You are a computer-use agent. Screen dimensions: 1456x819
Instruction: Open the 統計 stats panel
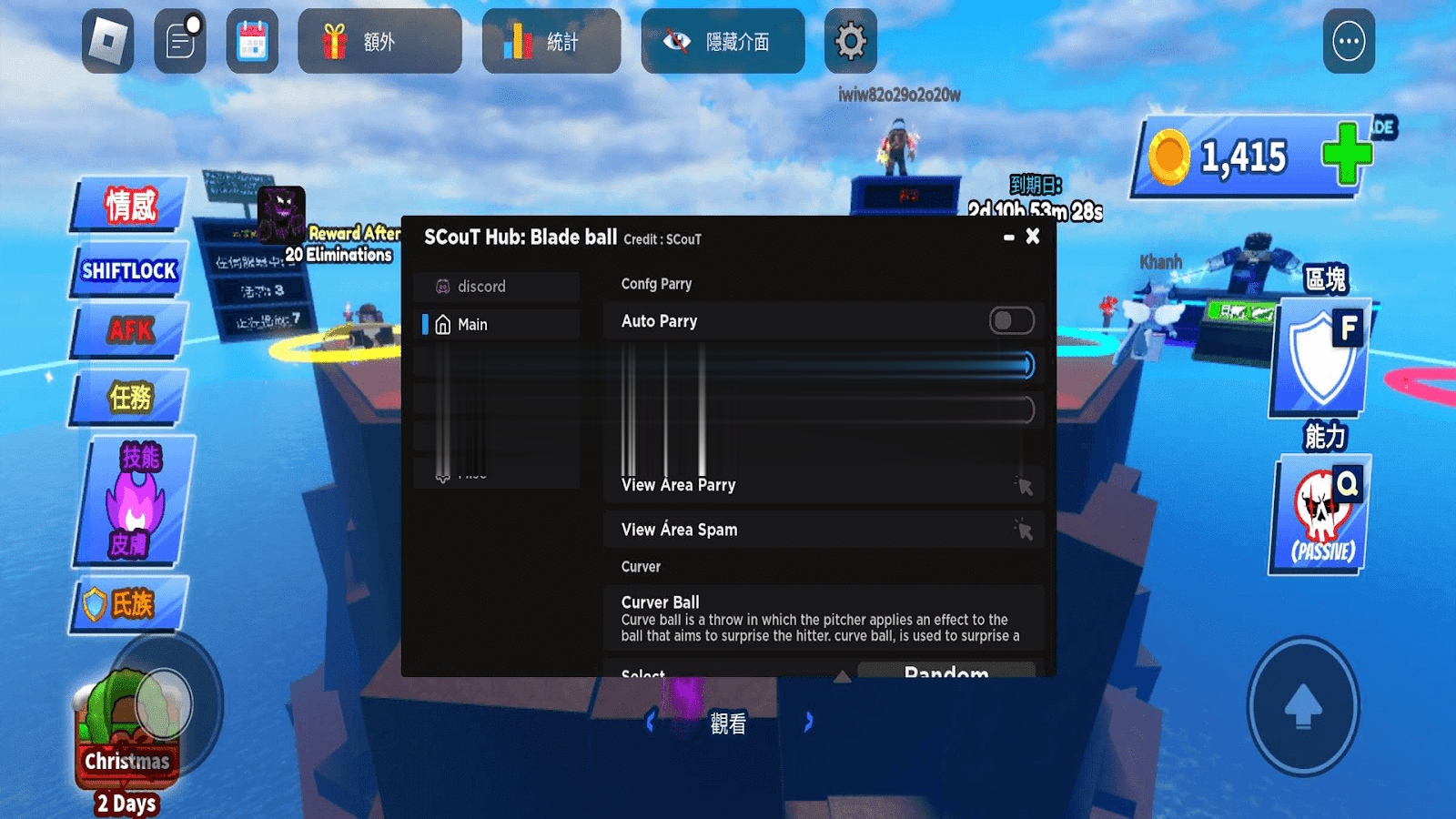[551, 41]
